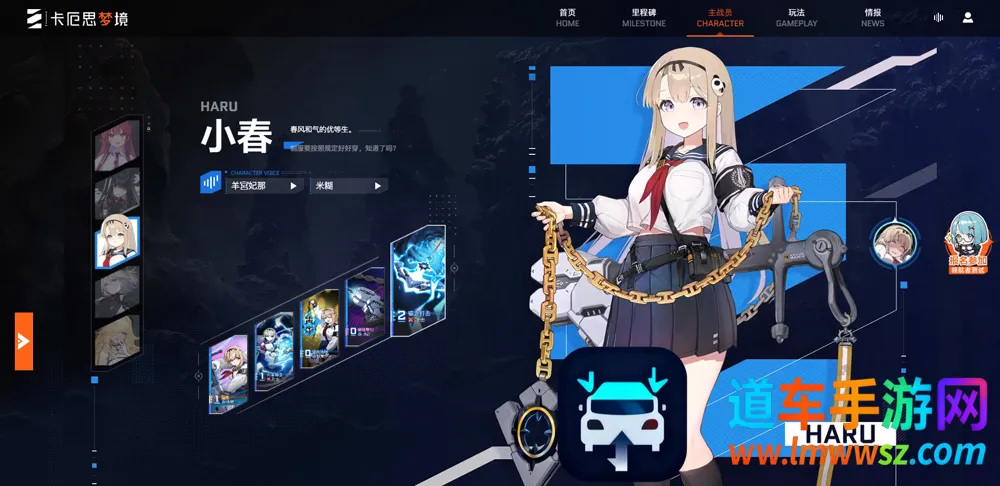This screenshot has width=1000, height=486.
Task: Switch to the GAMEPLAY tab
Action: coord(796,18)
